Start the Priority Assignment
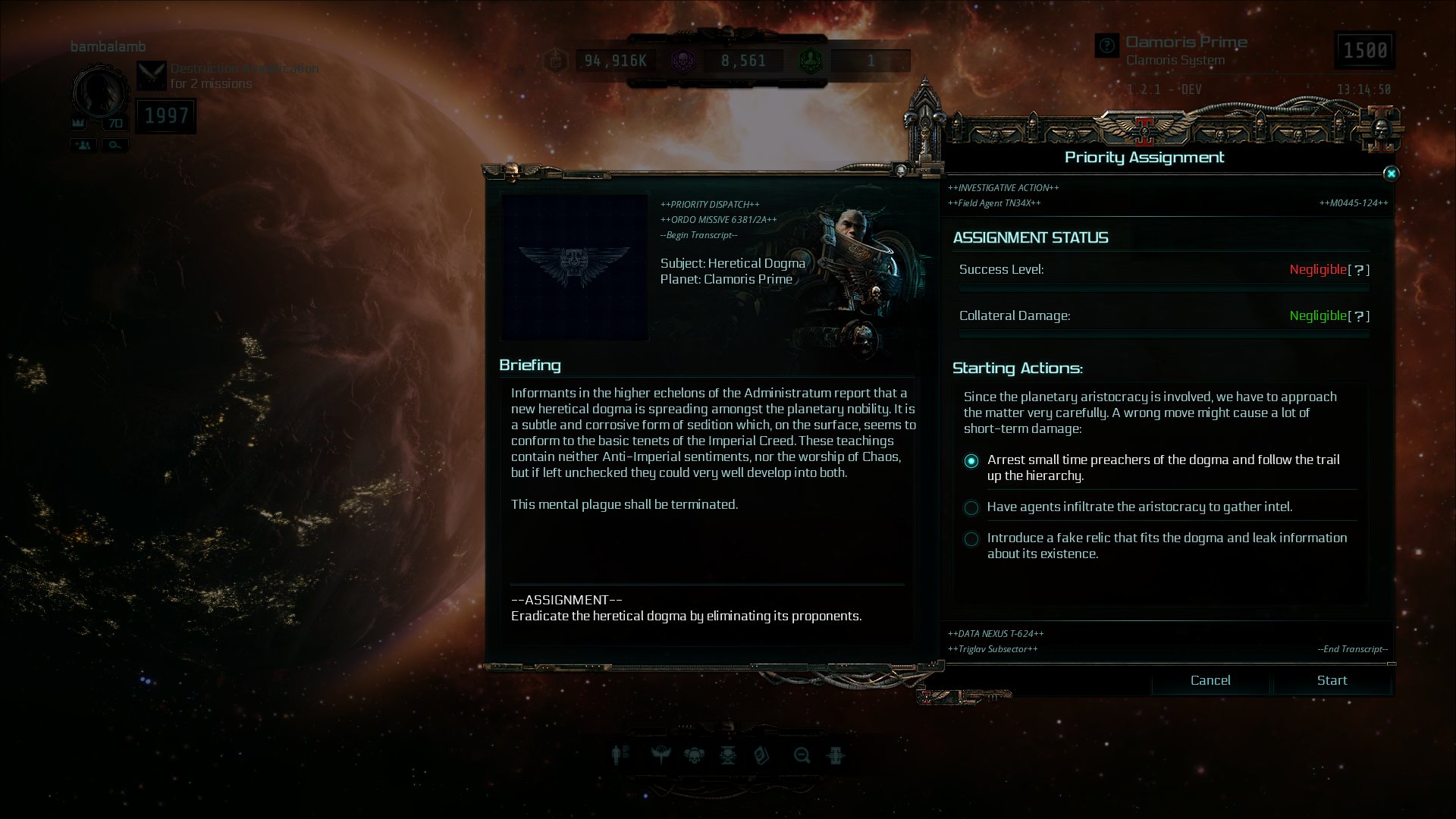 tap(1332, 680)
